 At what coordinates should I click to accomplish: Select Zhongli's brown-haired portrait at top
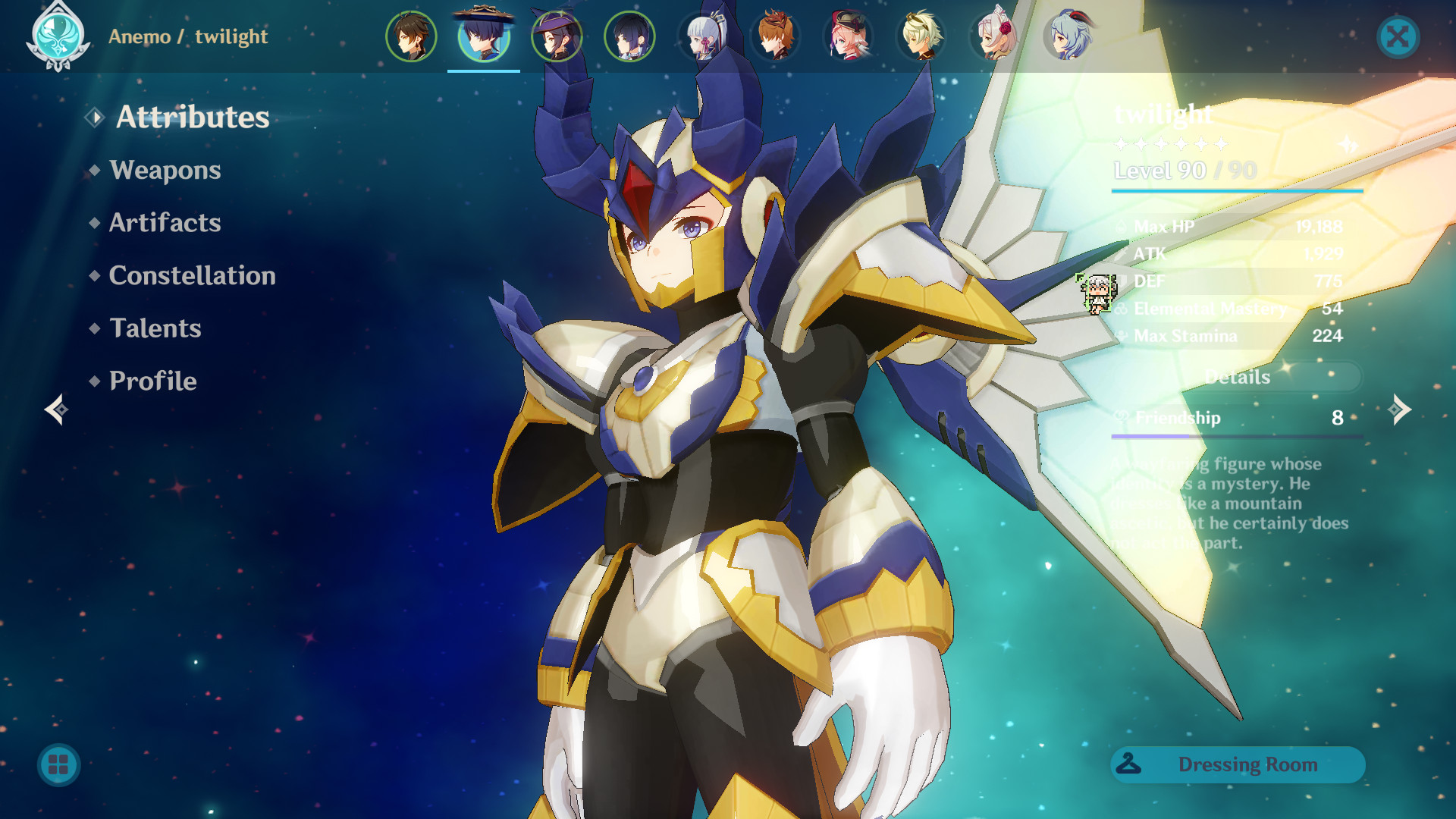[x=410, y=34]
